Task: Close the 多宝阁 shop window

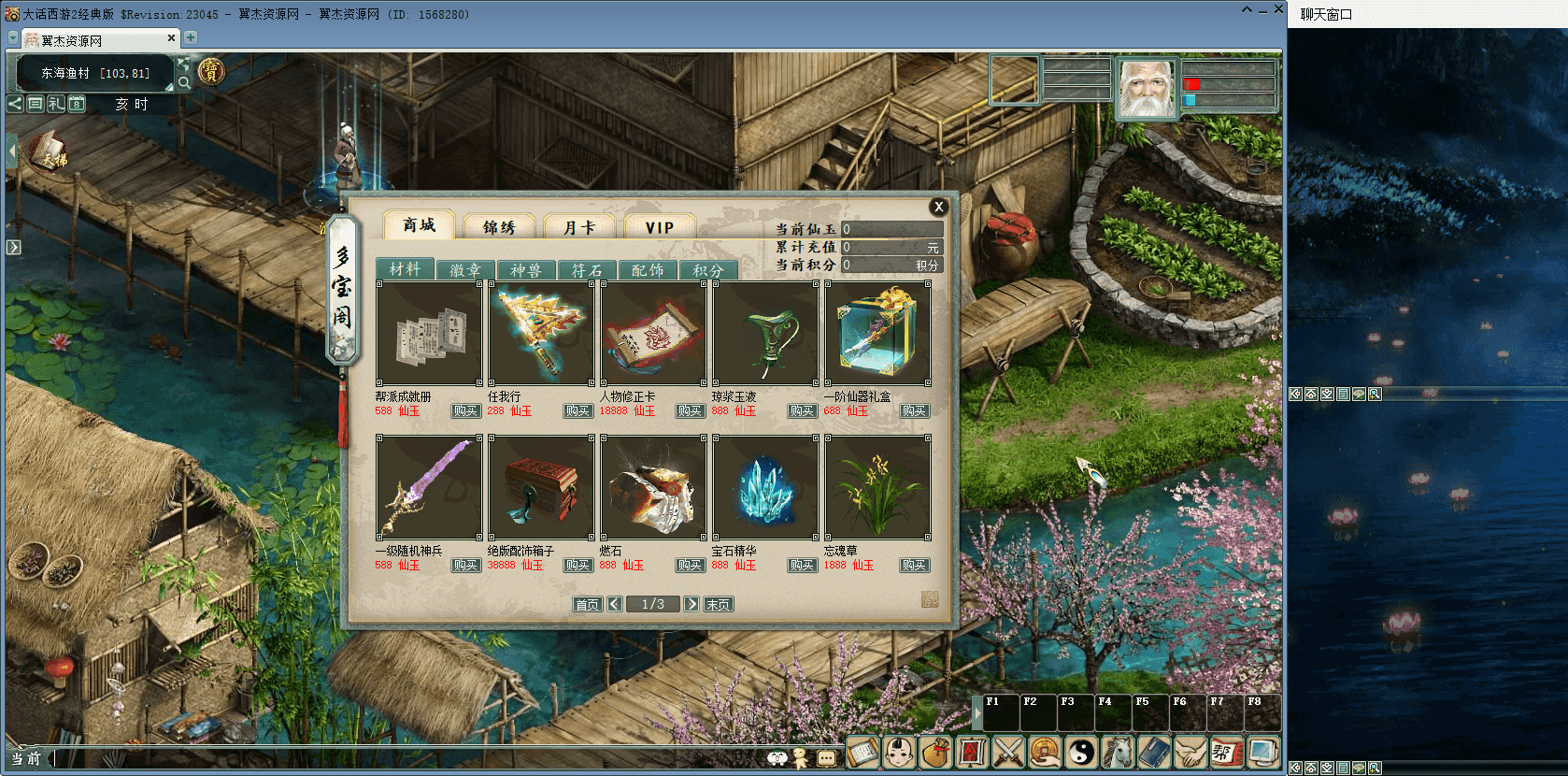Action: click(939, 207)
